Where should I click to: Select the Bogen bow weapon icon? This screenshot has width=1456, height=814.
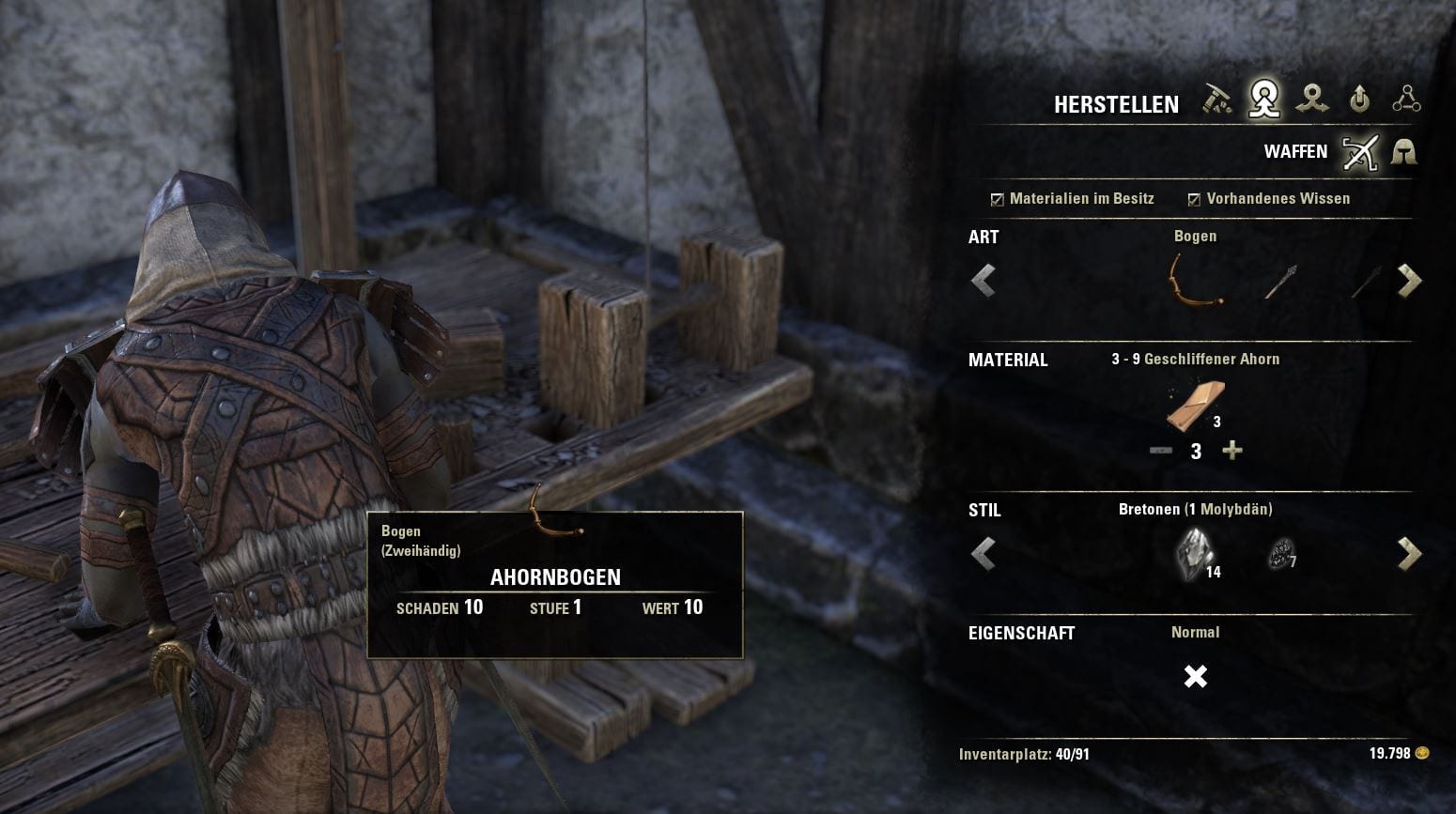point(1195,280)
